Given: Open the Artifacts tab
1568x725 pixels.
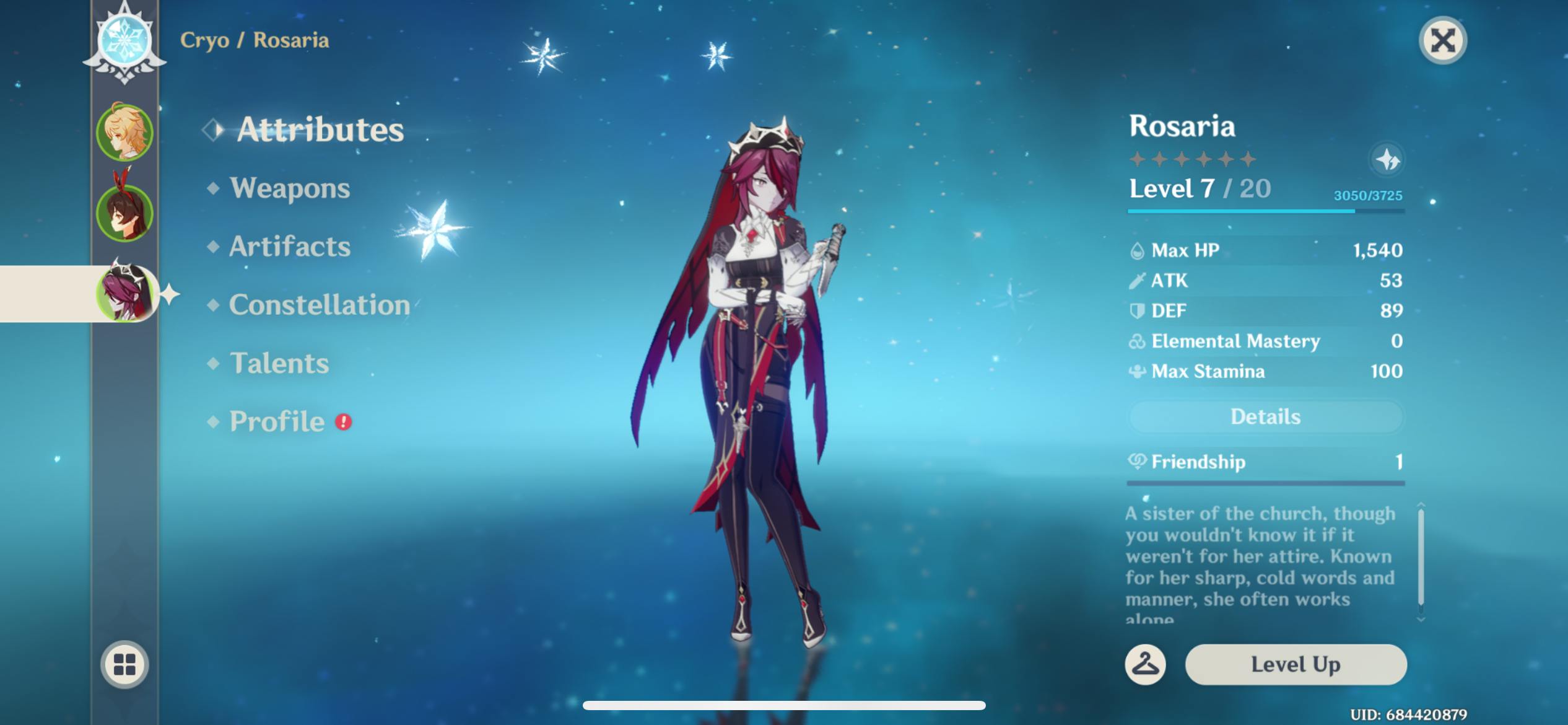Looking at the screenshot, I should point(289,247).
